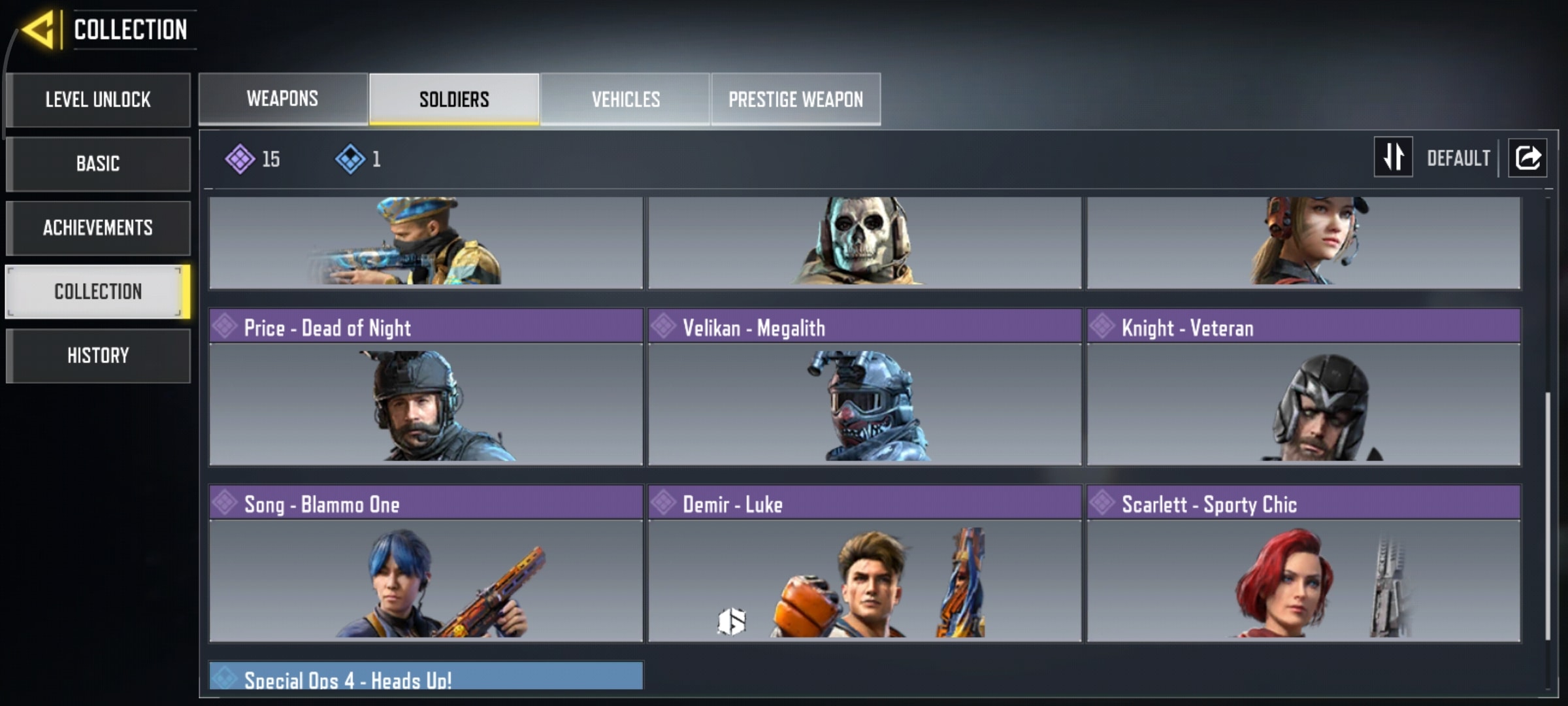Go back with the yellow arrow button
The width and height of the screenshot is (1568, 706).
[x=38, y=30]
